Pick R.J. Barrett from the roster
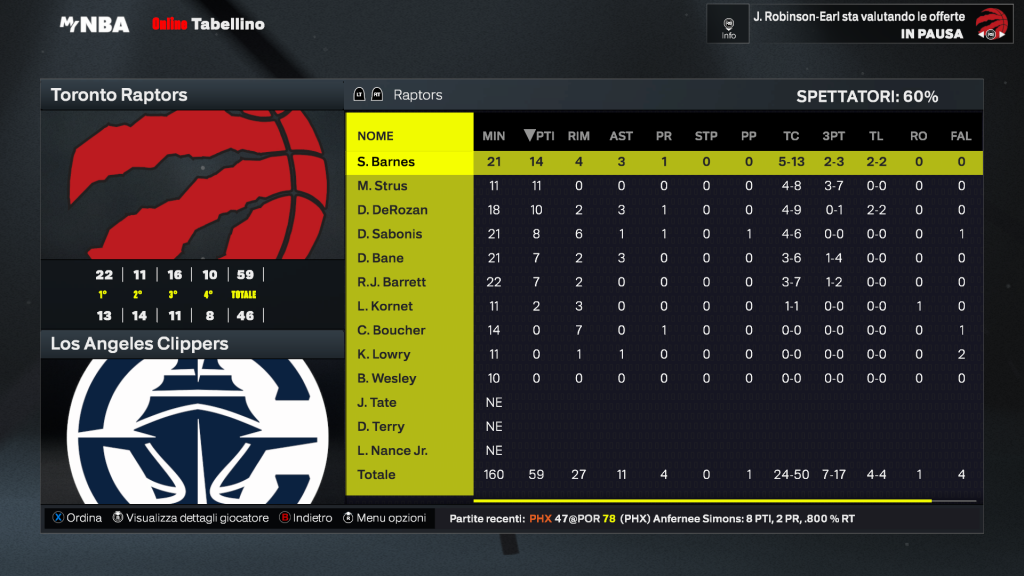This screenshot has height=576, width=1024. [392, 282]
